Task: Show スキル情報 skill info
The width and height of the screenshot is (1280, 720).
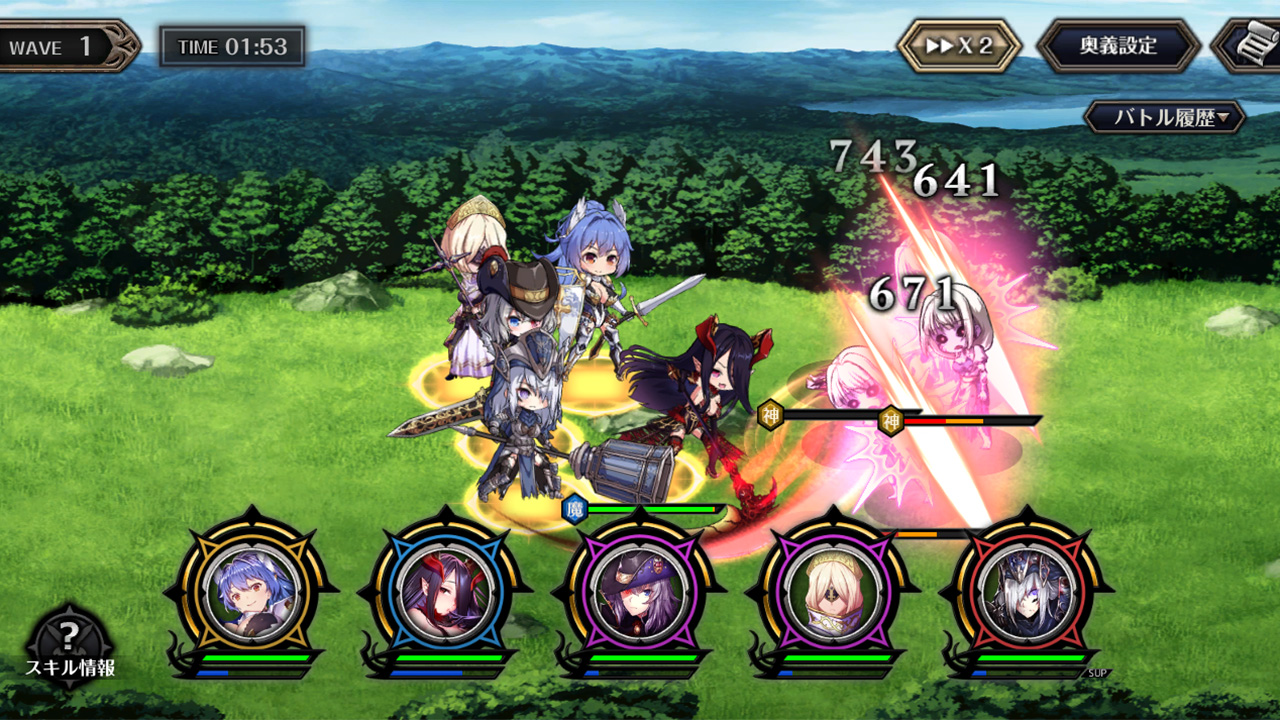Action: point(69,645)
